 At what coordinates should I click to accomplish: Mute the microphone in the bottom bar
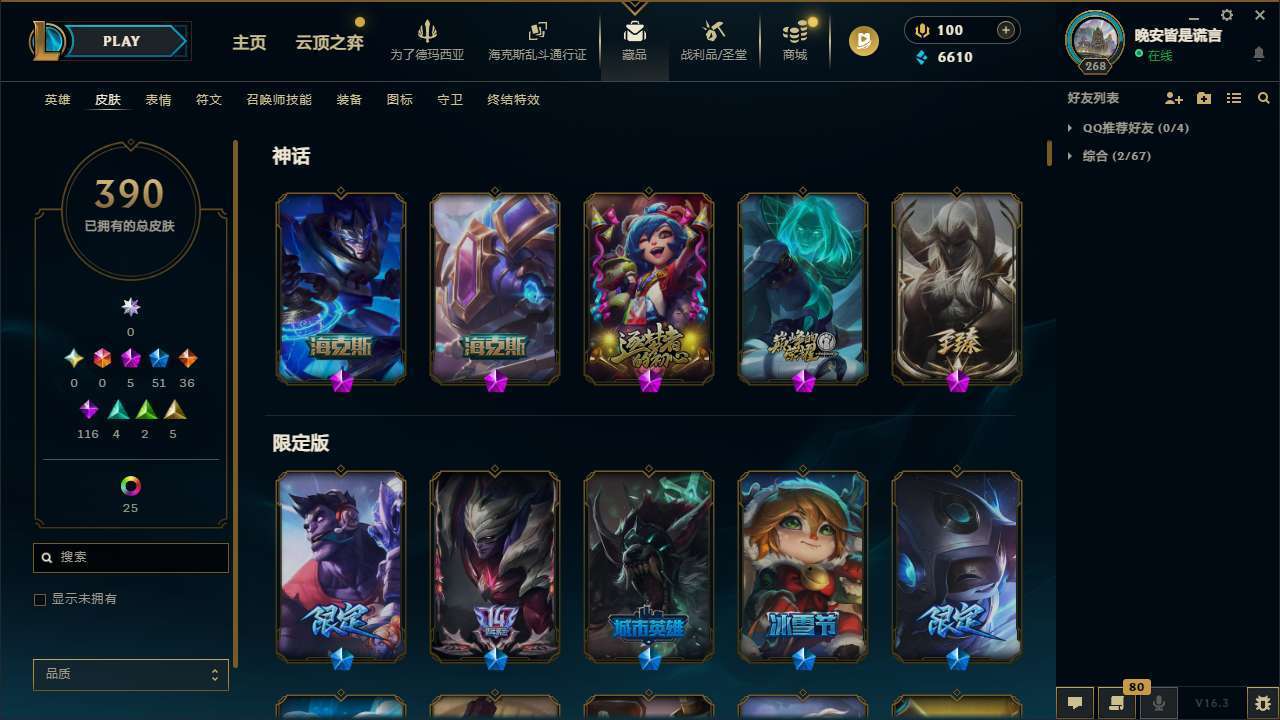pos(1159,703)
